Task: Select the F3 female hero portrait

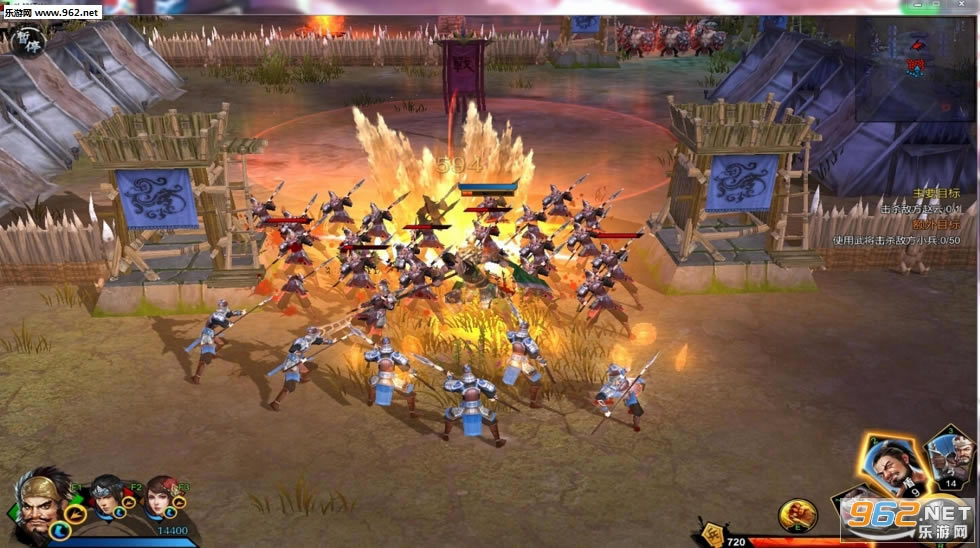Action: coord(160,497)
